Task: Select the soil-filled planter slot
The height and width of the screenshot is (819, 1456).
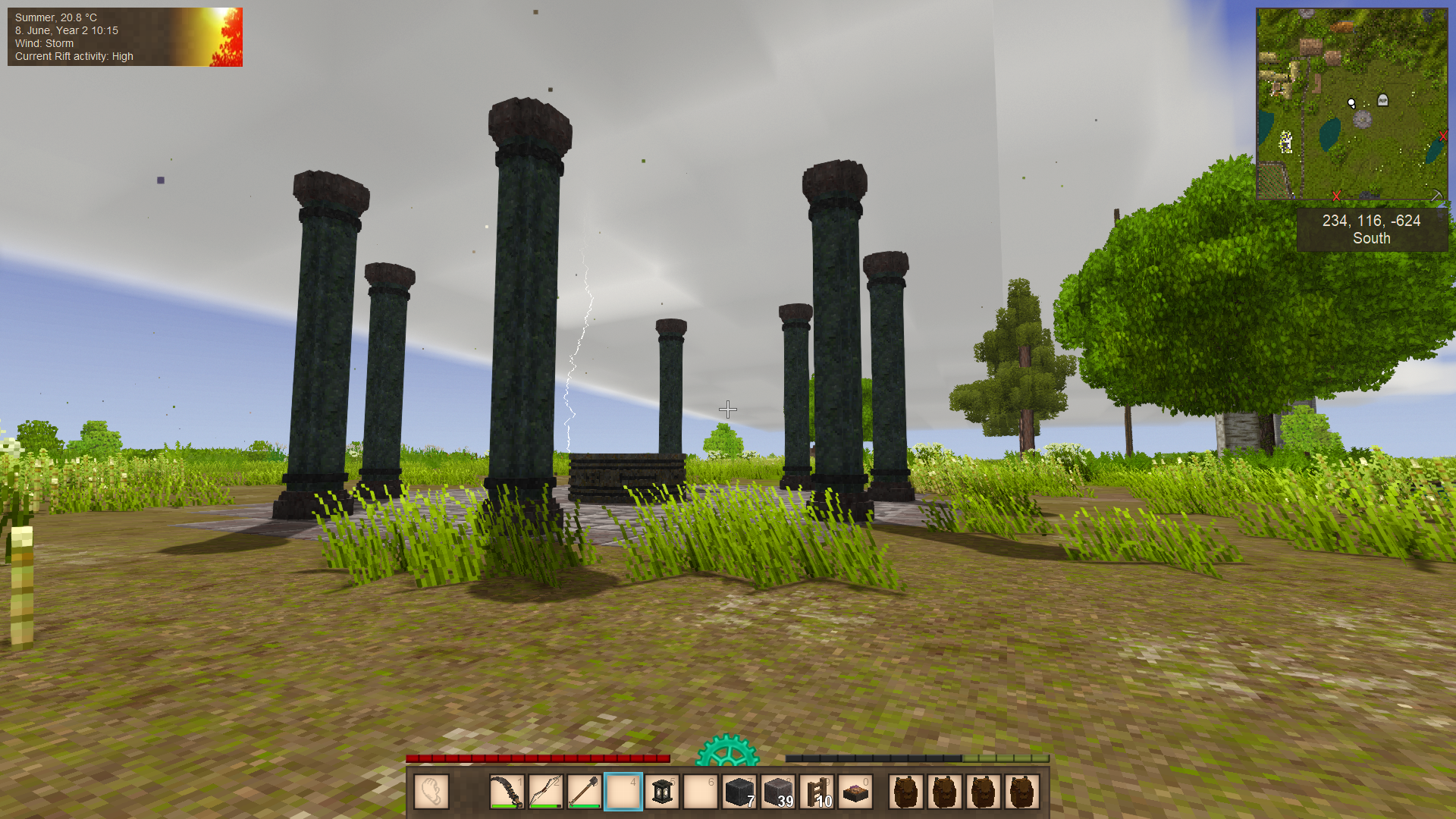Action: 856,792
